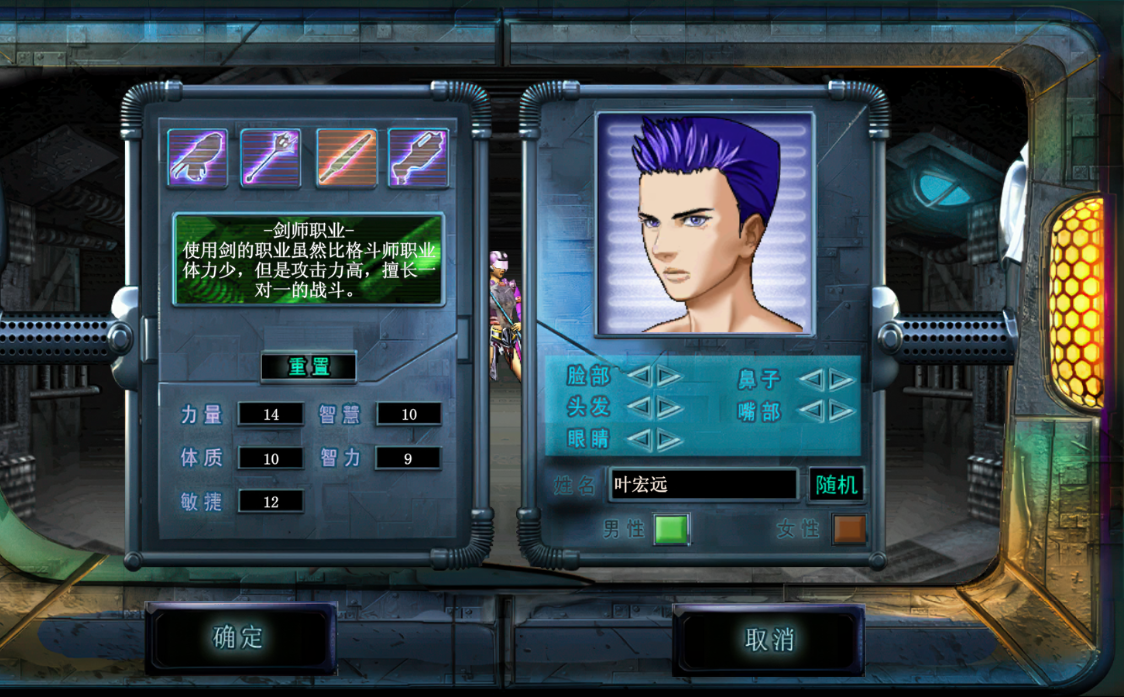Viewport: 1124px width, 697px height.
Task: Return to the previous 嘴部 mouth option
Action: click(811, 411)
